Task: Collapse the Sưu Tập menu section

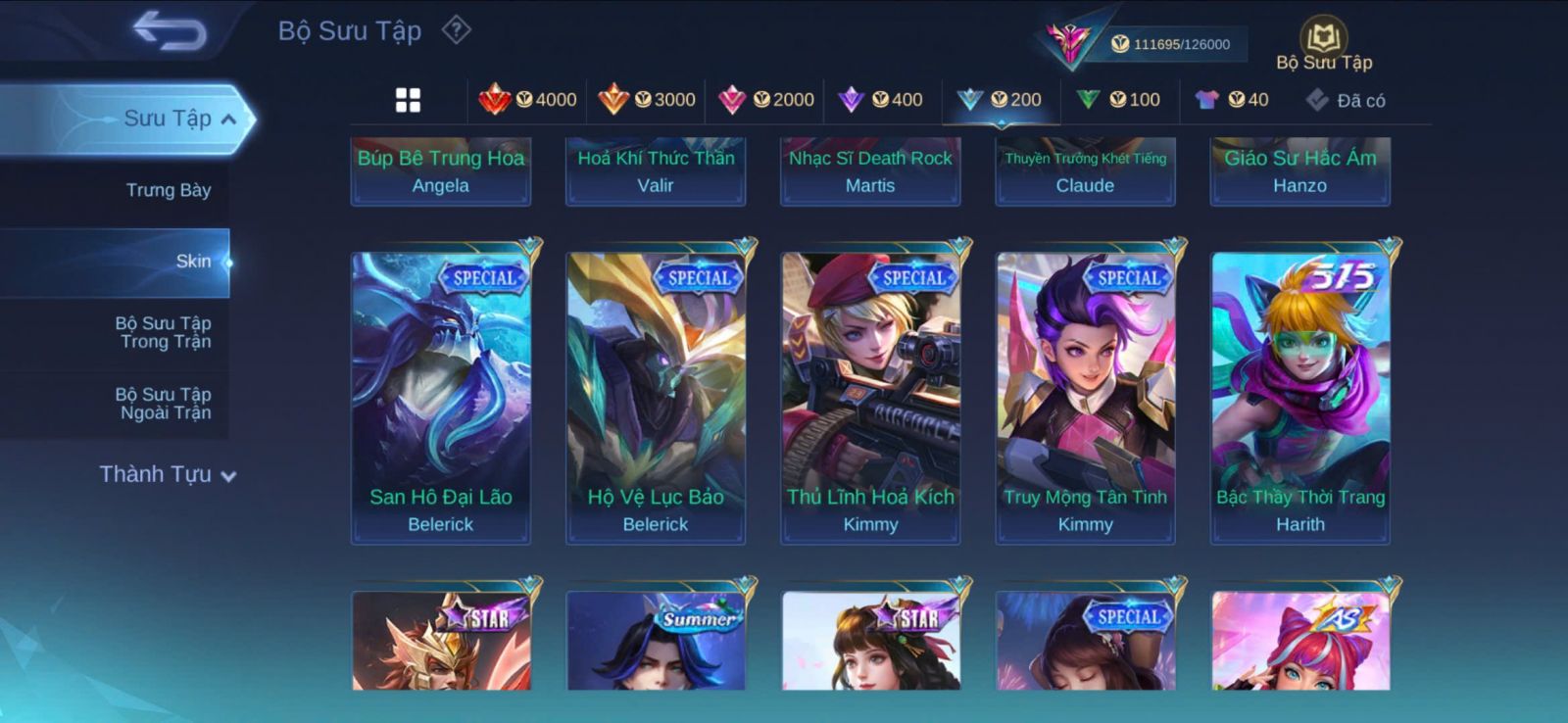Action: coord(227,120)
